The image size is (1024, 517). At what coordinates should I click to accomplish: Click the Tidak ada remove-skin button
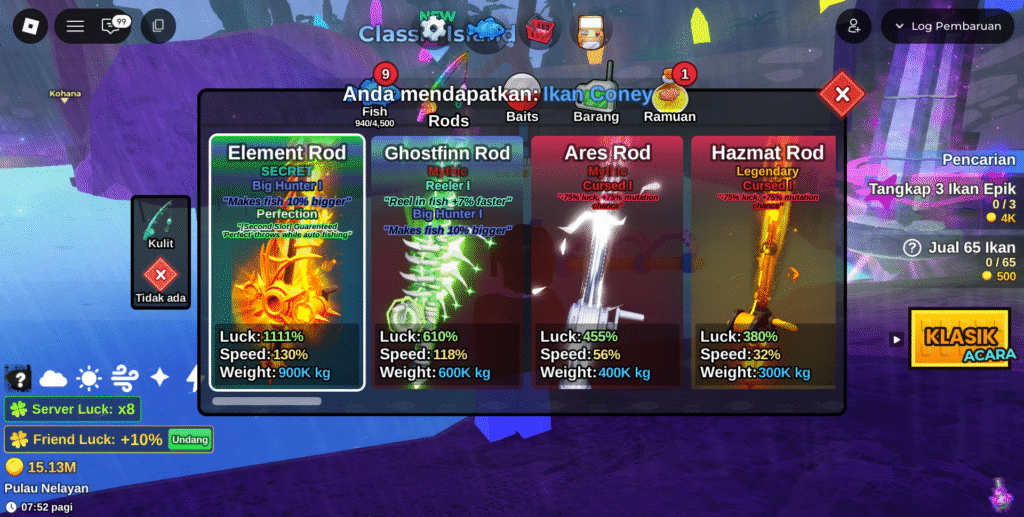point(160,279)
